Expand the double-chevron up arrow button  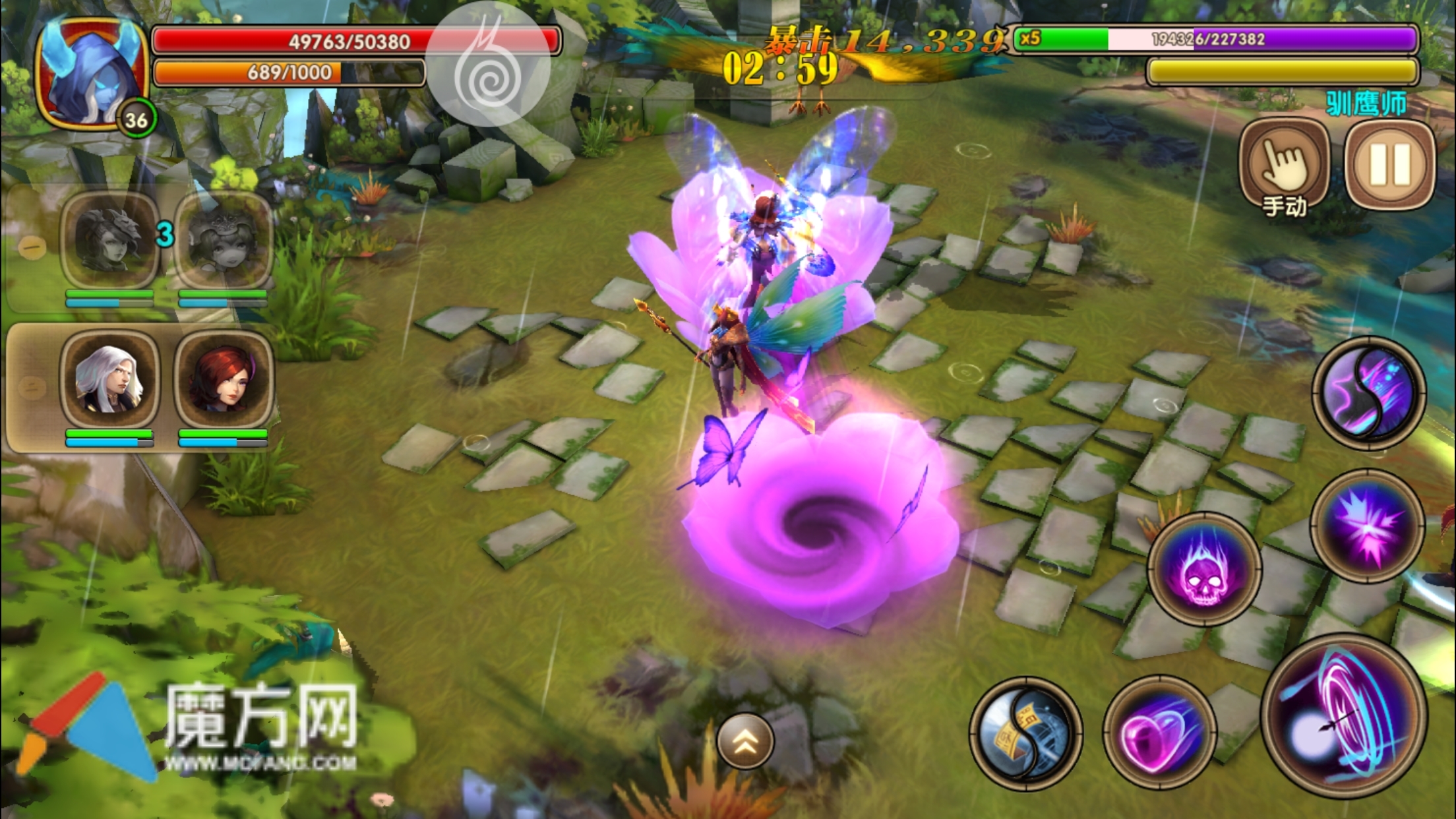[745, 741]
